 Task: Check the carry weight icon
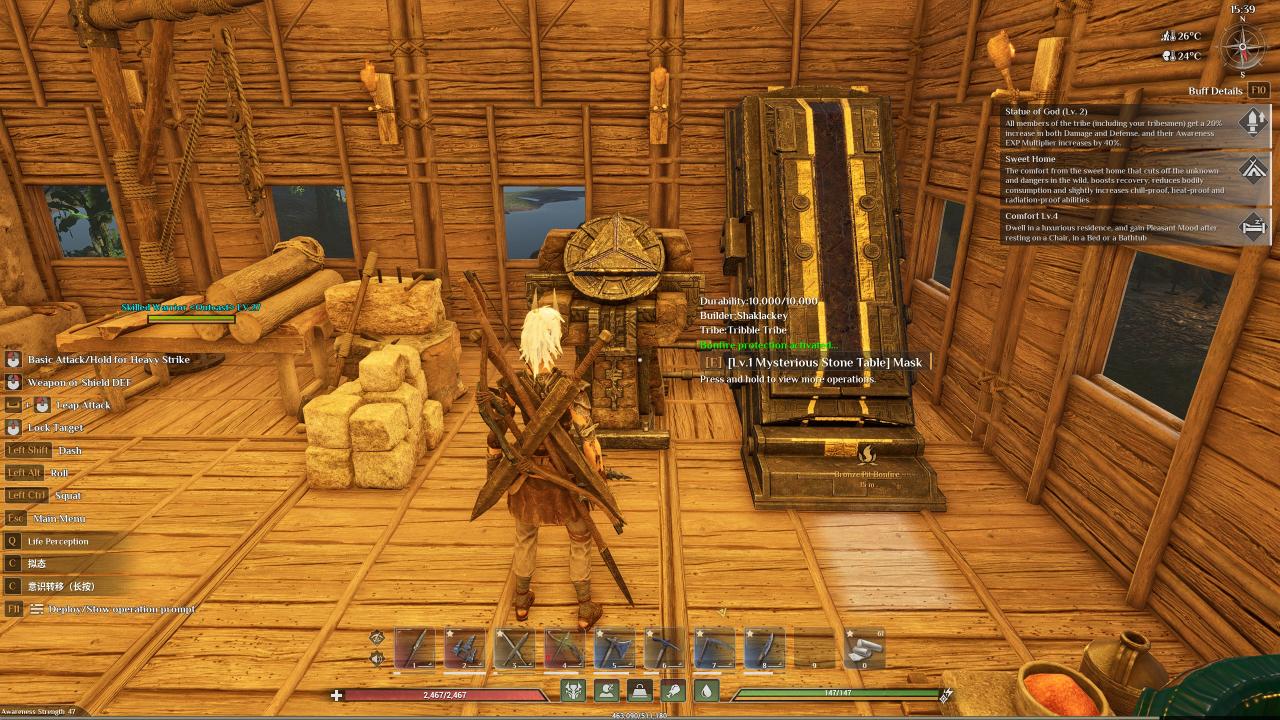click(x=639, y=690)
